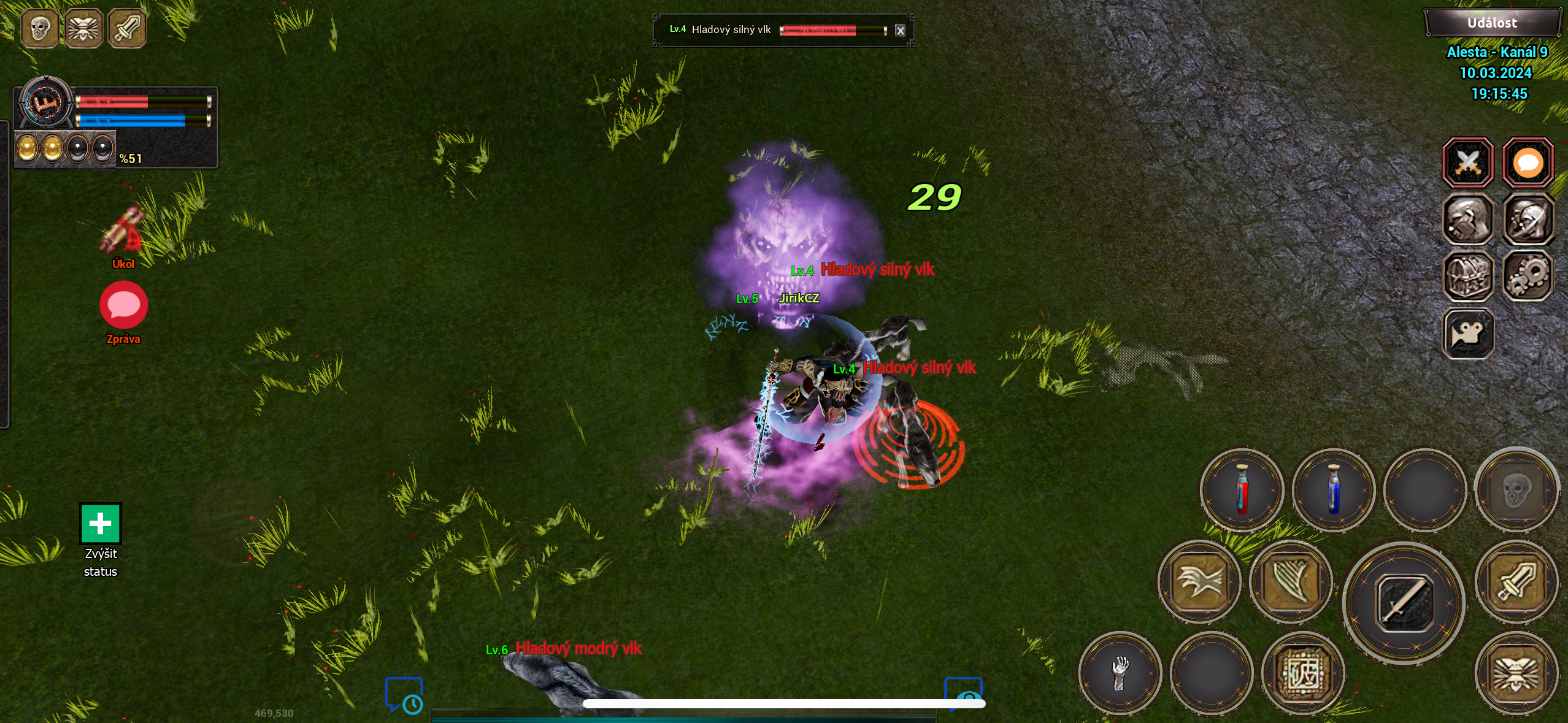Close the Hladový silný vlk health bar
The height and width of the screenshot is (723, 1568).
[901, 30]
